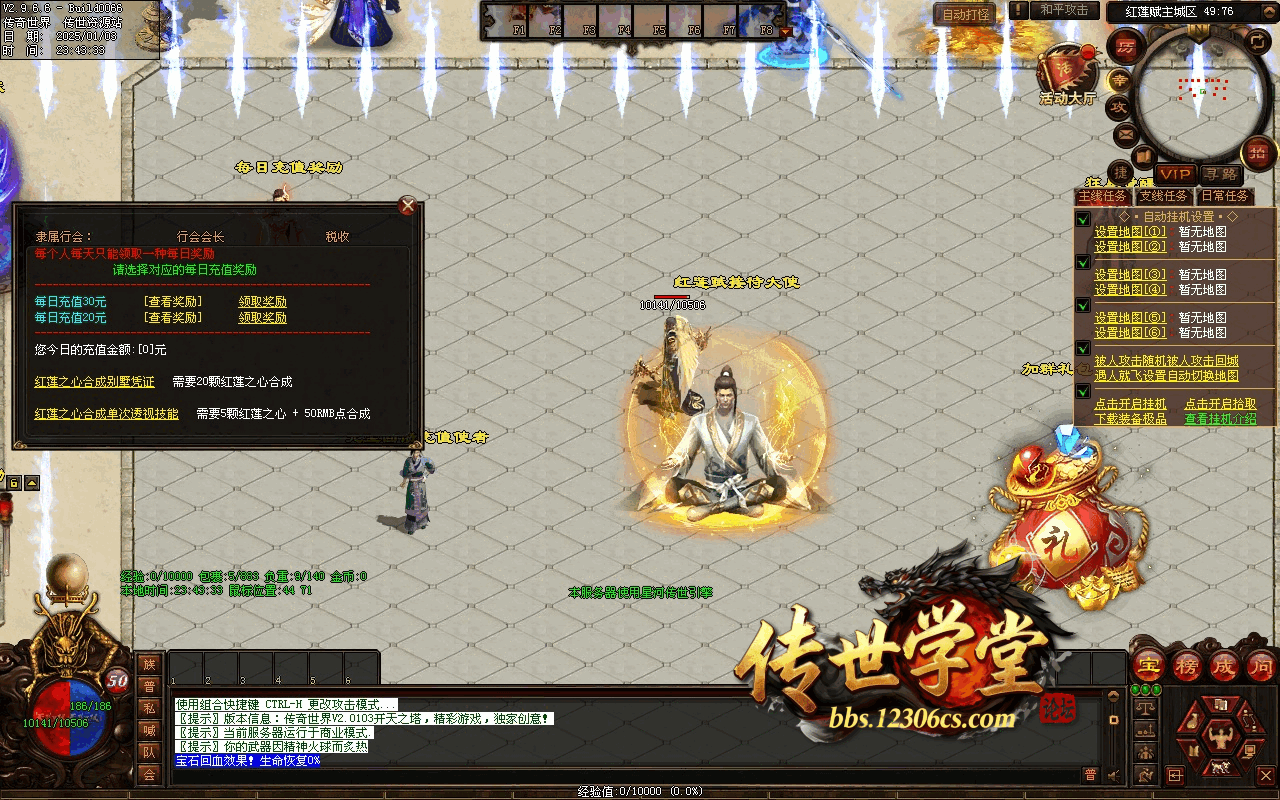Viewport: 1280px width, 800px height.
Task: Switch to 支线任务 side quest tab
Action: point(1165,196)
